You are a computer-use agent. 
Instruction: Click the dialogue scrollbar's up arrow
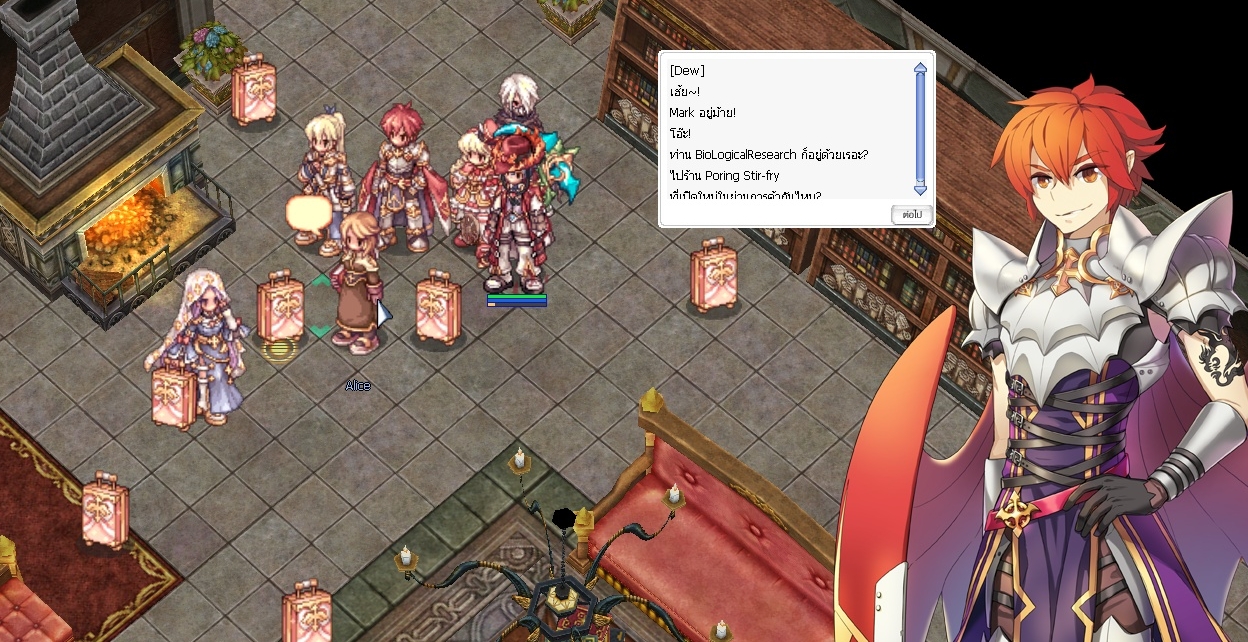point(920,69)
